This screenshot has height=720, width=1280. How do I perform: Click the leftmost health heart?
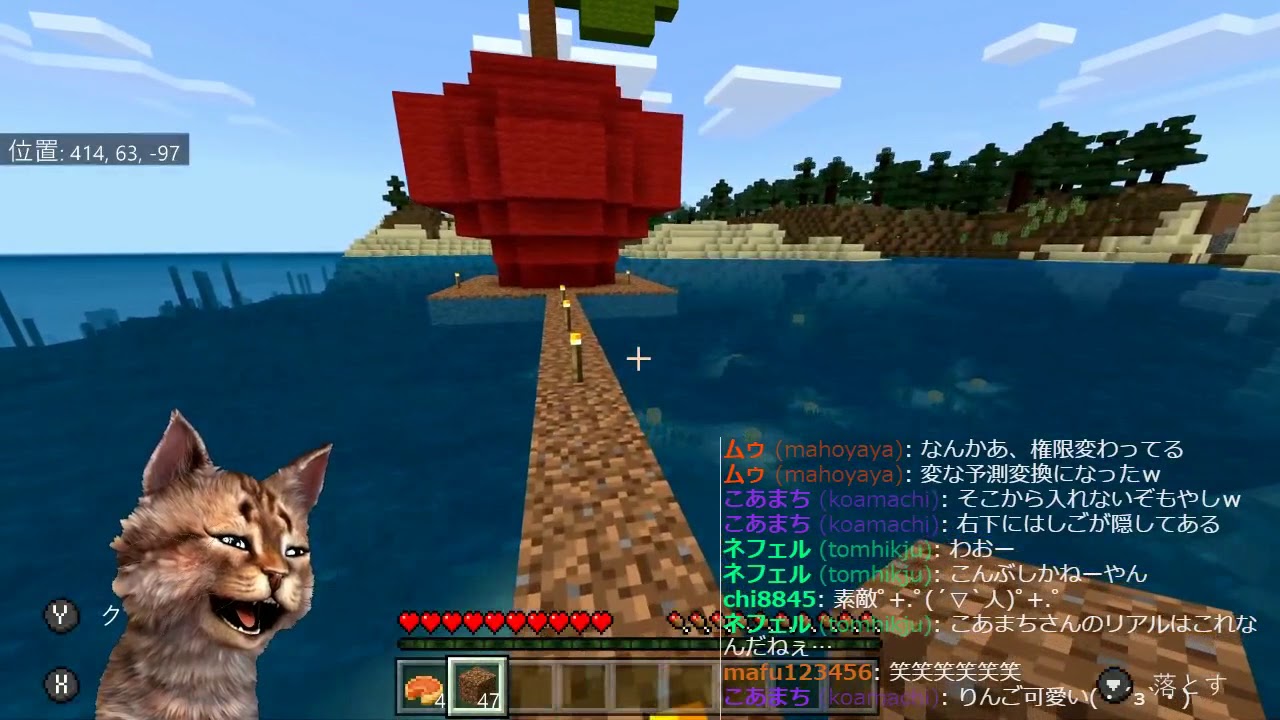tap(408, 621)
